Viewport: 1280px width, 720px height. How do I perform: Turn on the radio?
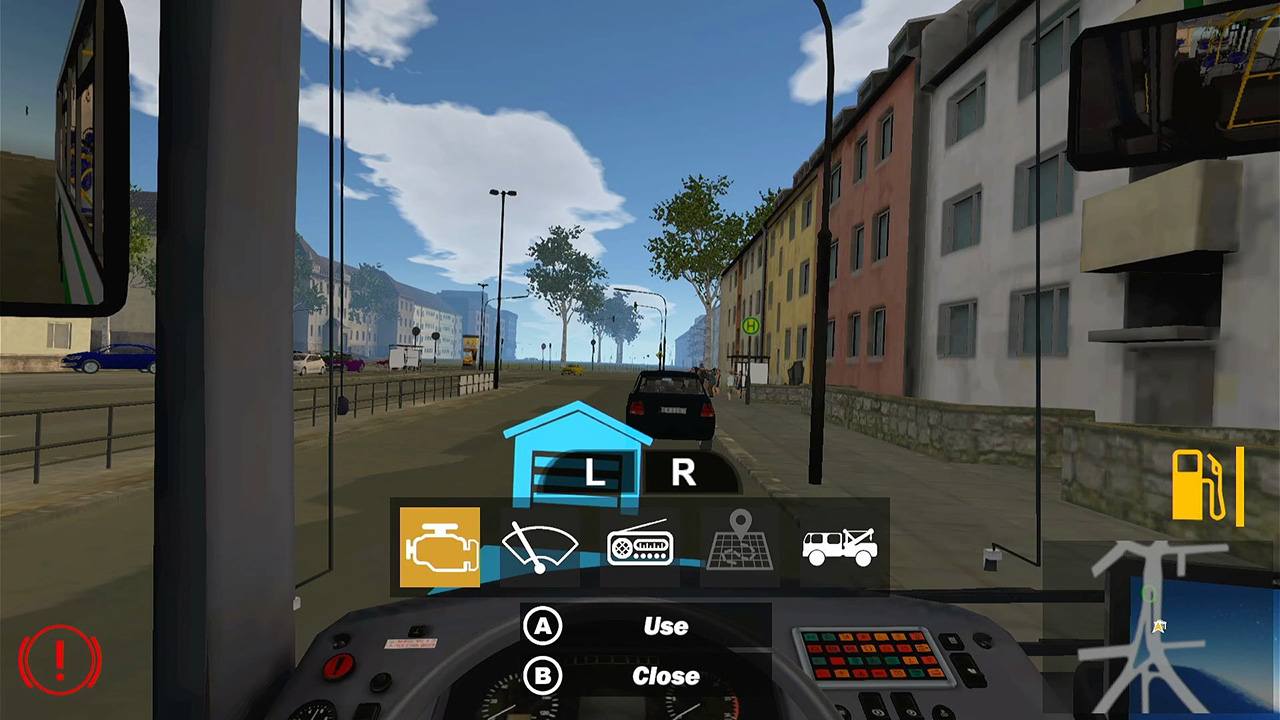(x=641, y=546)
